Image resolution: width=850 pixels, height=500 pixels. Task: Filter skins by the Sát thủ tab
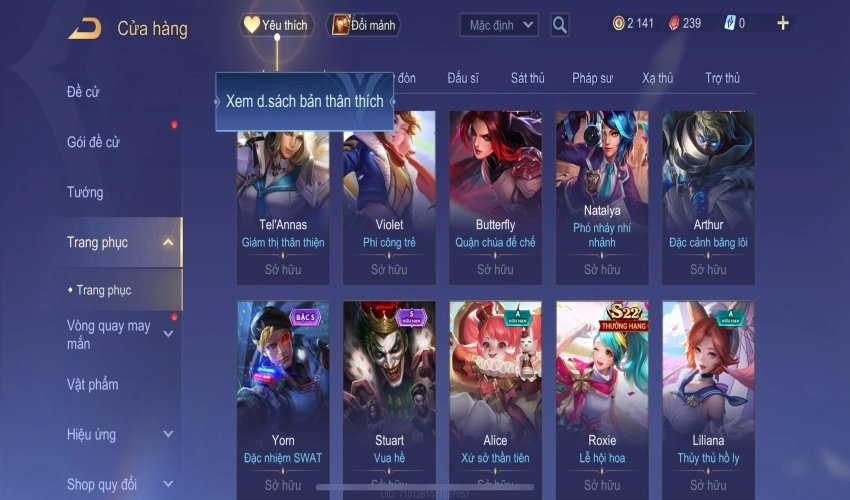[x=527, y=78]
